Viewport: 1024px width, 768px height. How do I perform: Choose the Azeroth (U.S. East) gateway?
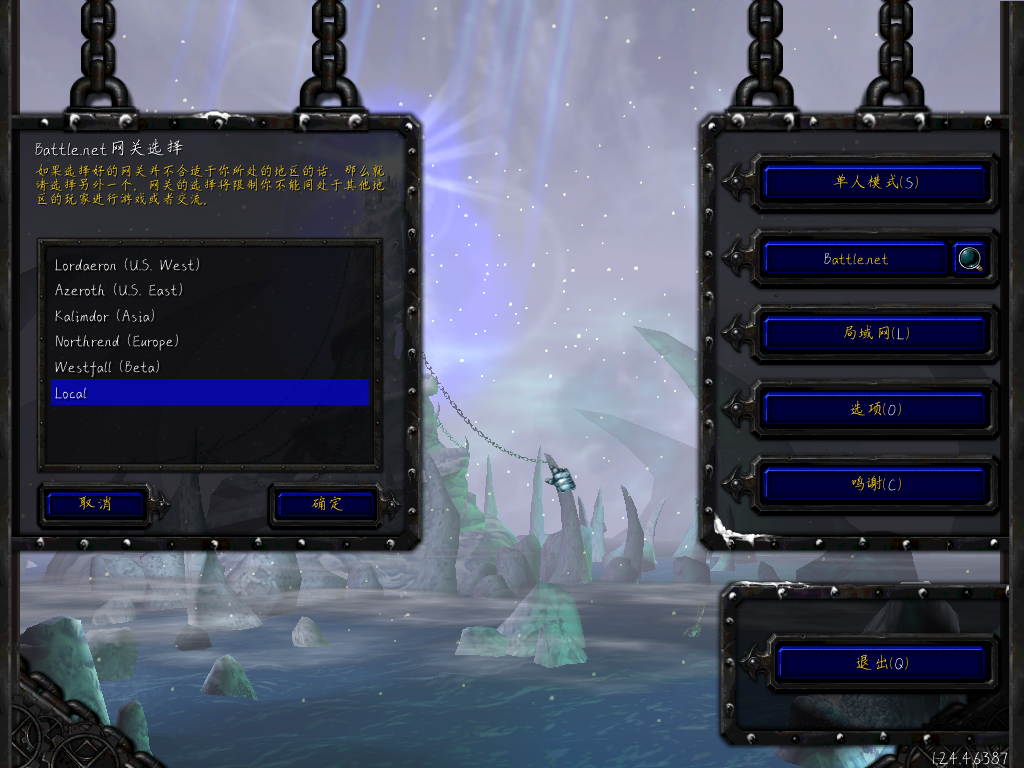[x=119, y=291]
